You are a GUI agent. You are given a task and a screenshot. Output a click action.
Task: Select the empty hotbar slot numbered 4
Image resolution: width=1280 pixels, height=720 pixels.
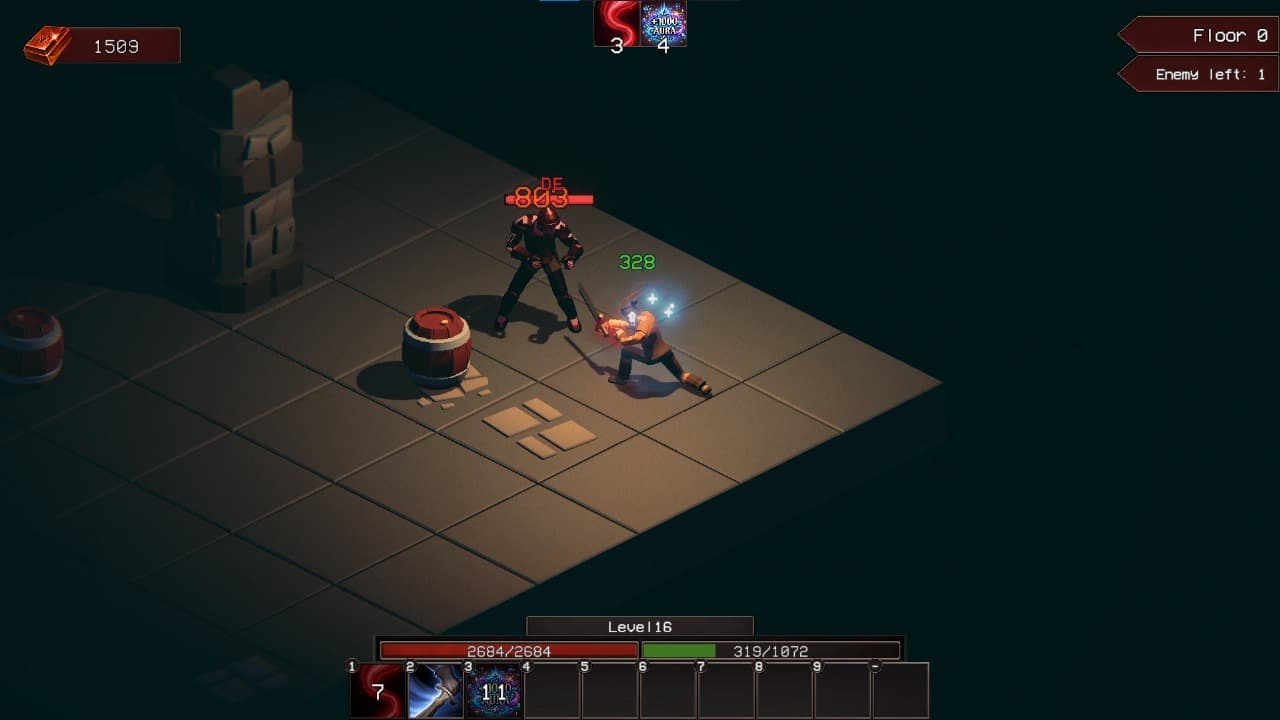coord(552,690)
